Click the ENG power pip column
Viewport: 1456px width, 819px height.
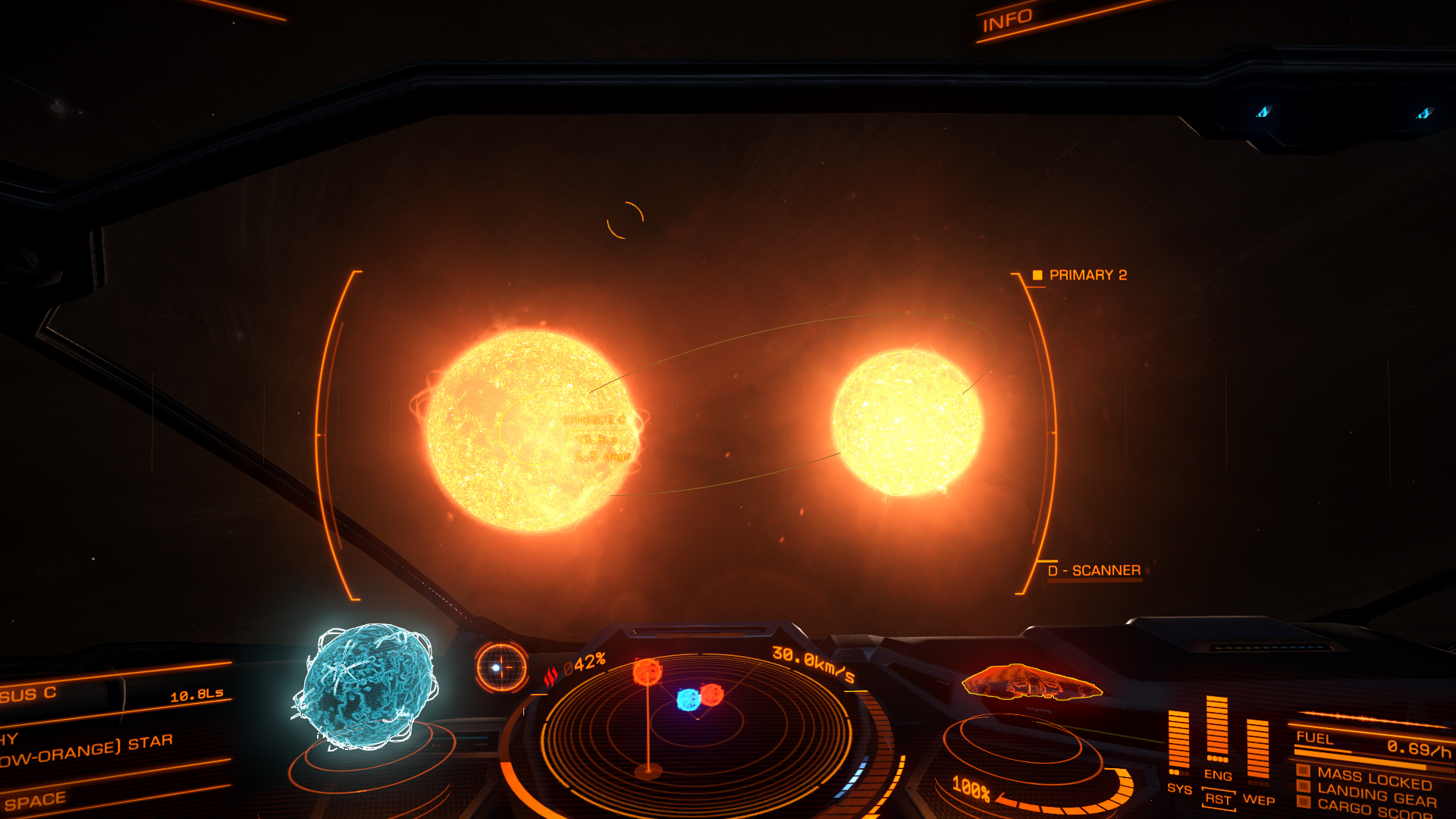coord(1217,730)
